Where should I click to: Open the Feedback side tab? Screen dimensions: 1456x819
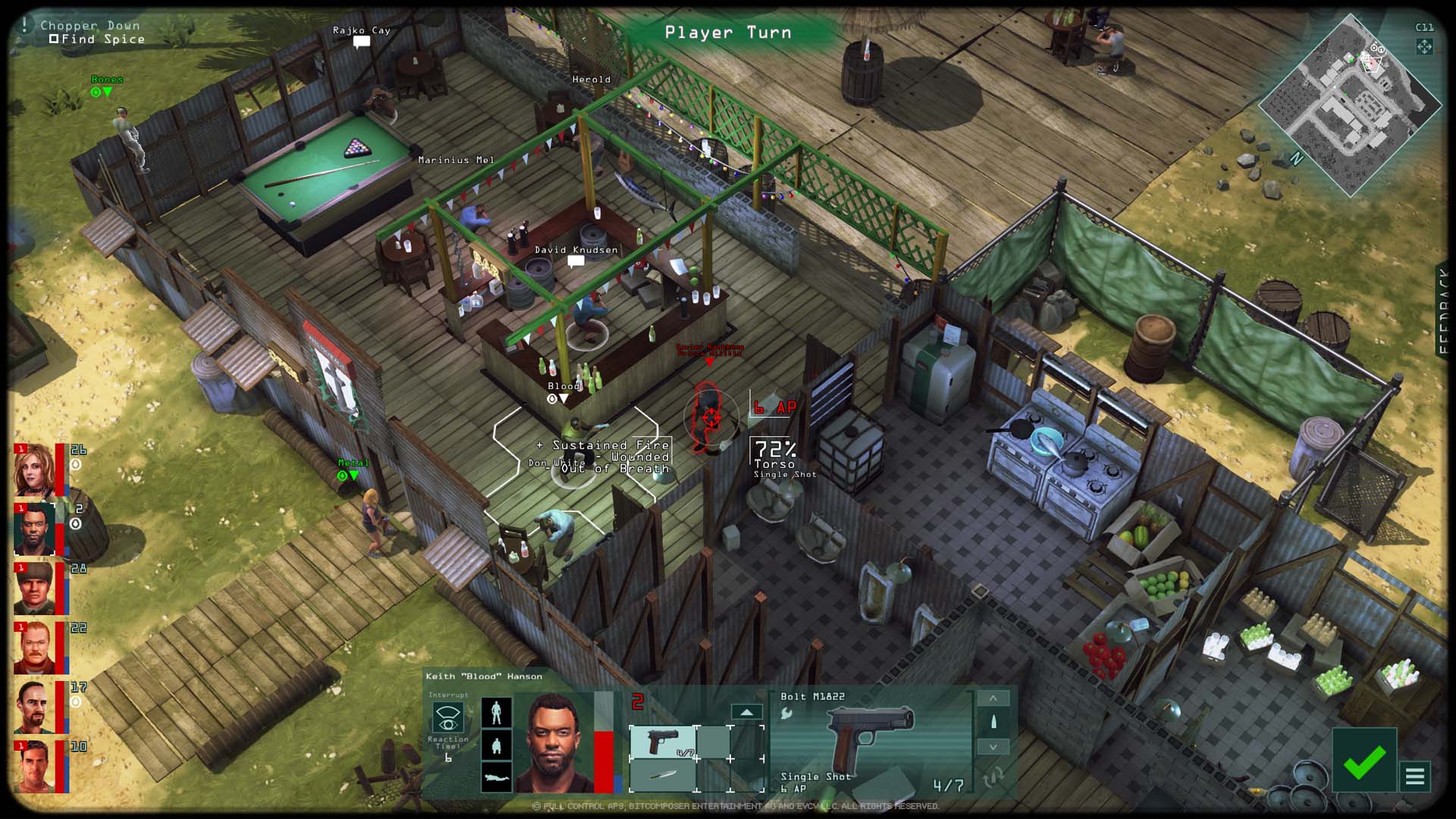[1445, 311]
